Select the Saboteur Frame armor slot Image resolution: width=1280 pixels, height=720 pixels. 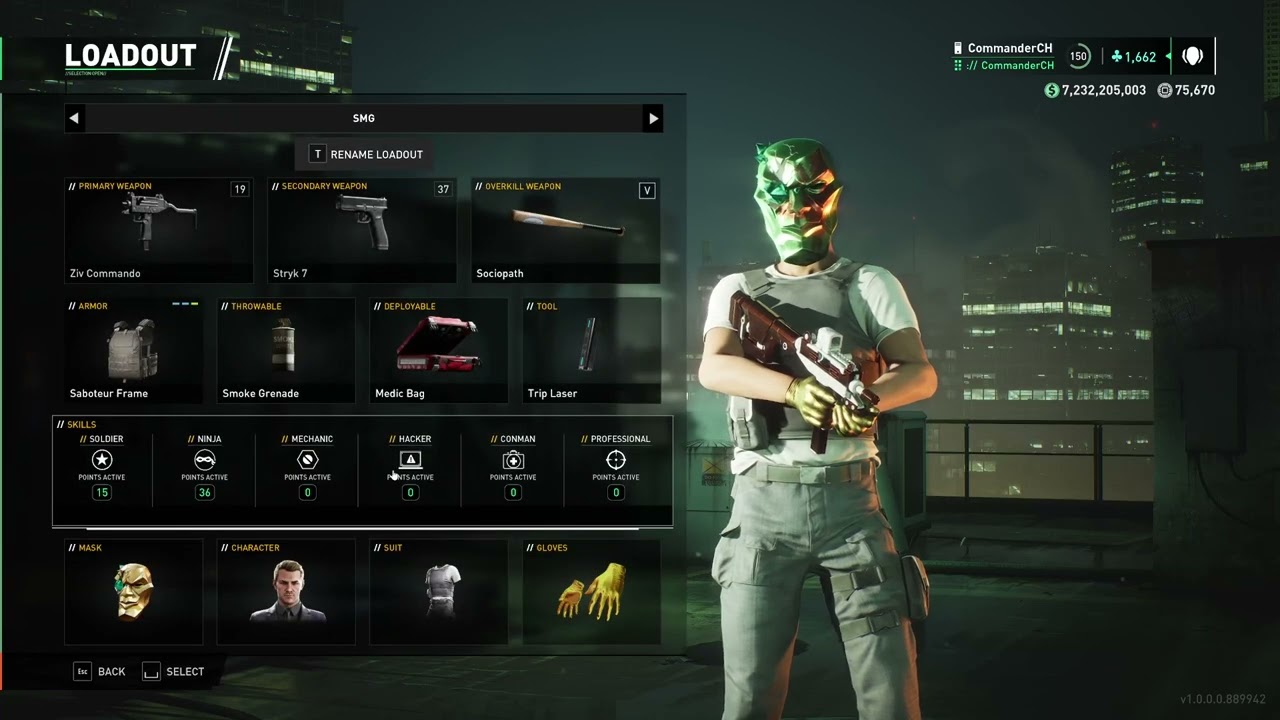click(x=134, y=350)
